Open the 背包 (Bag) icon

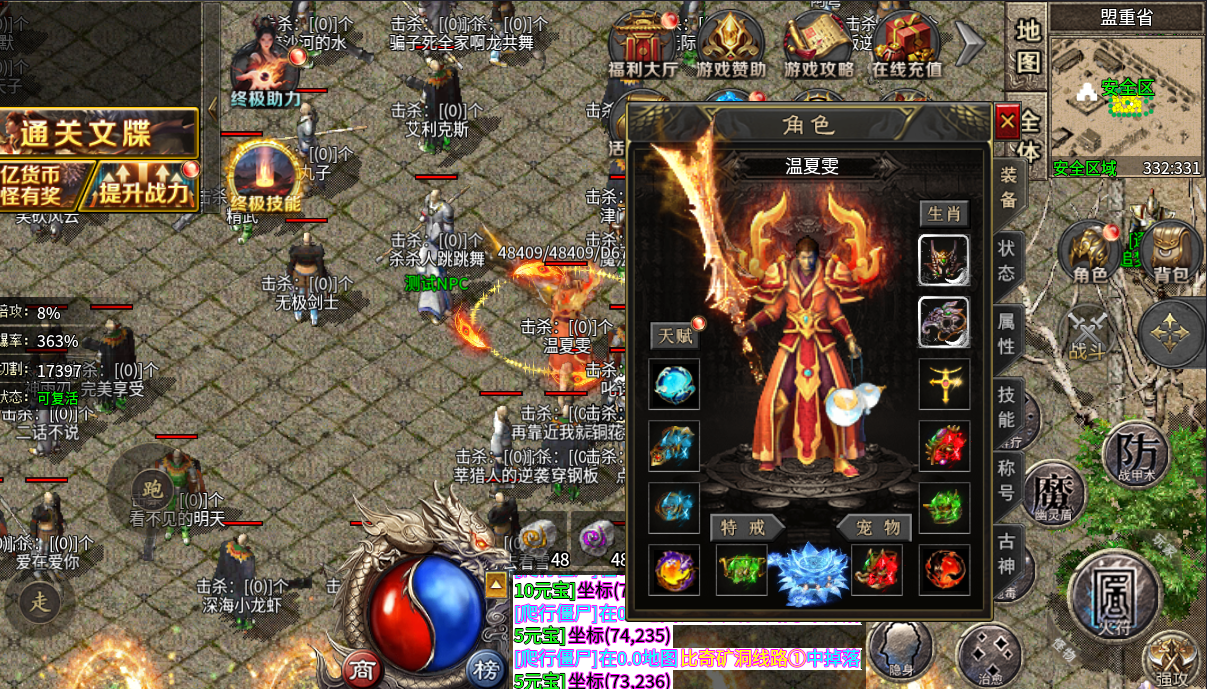tap(1171, 253)
